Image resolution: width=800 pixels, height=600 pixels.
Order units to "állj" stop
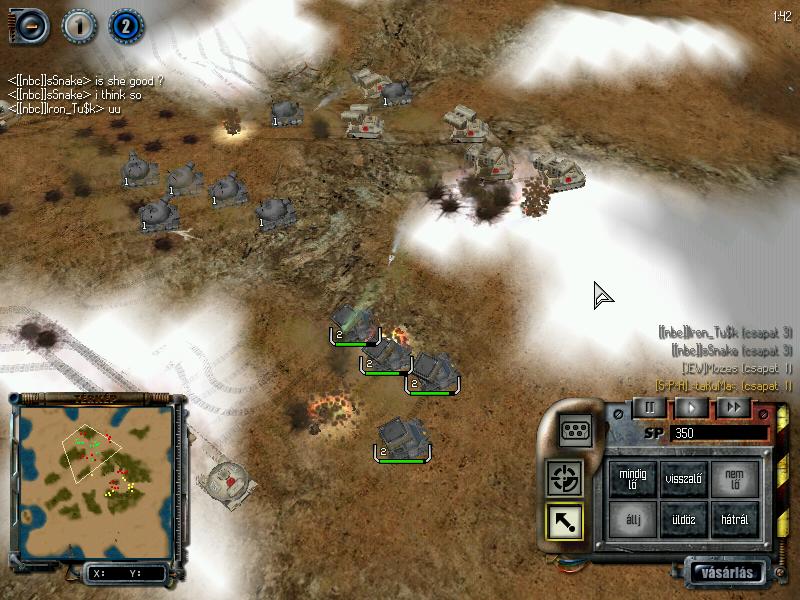point(634,519)
